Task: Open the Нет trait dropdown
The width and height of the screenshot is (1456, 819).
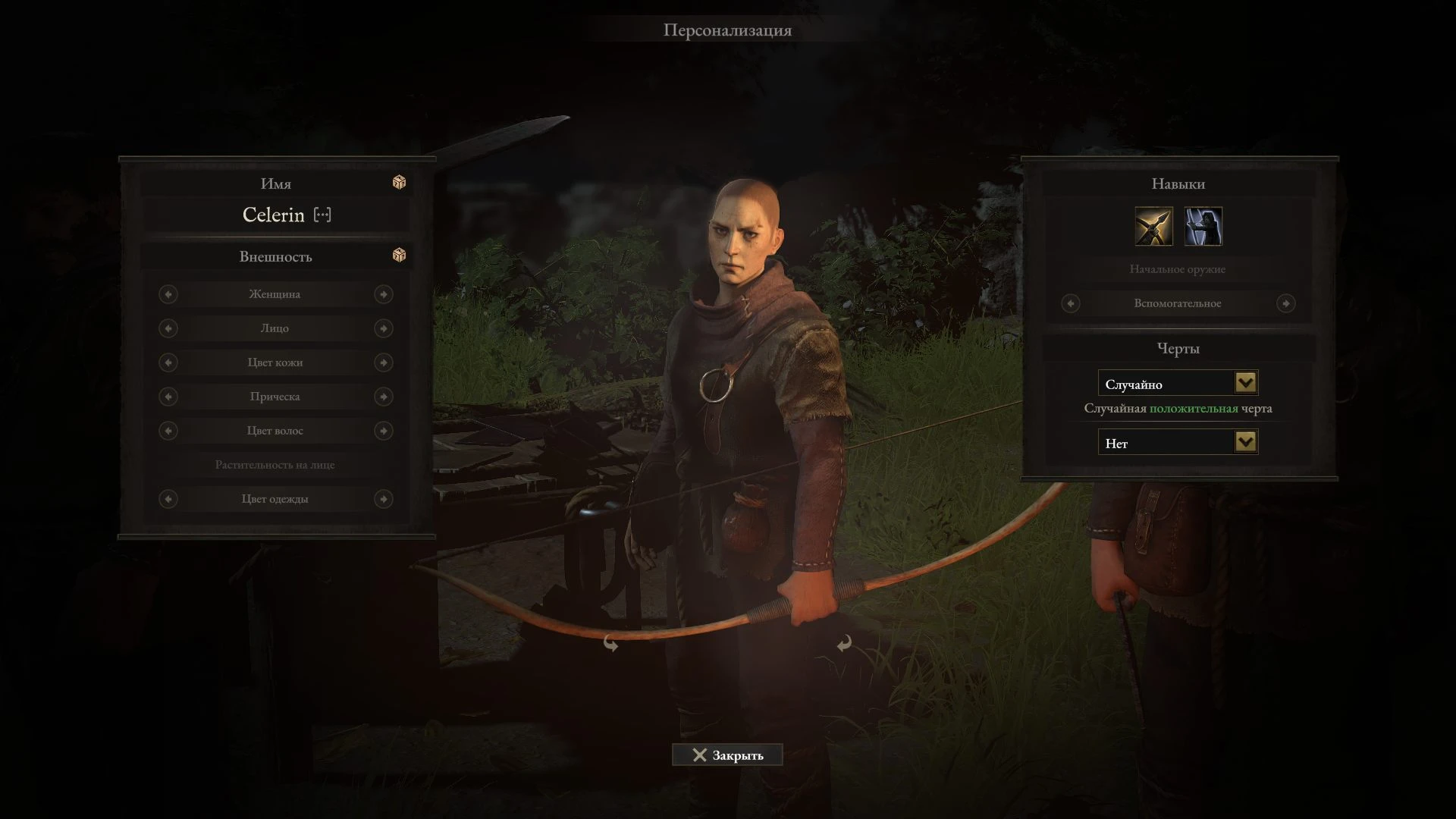Action: (1245, 442)
